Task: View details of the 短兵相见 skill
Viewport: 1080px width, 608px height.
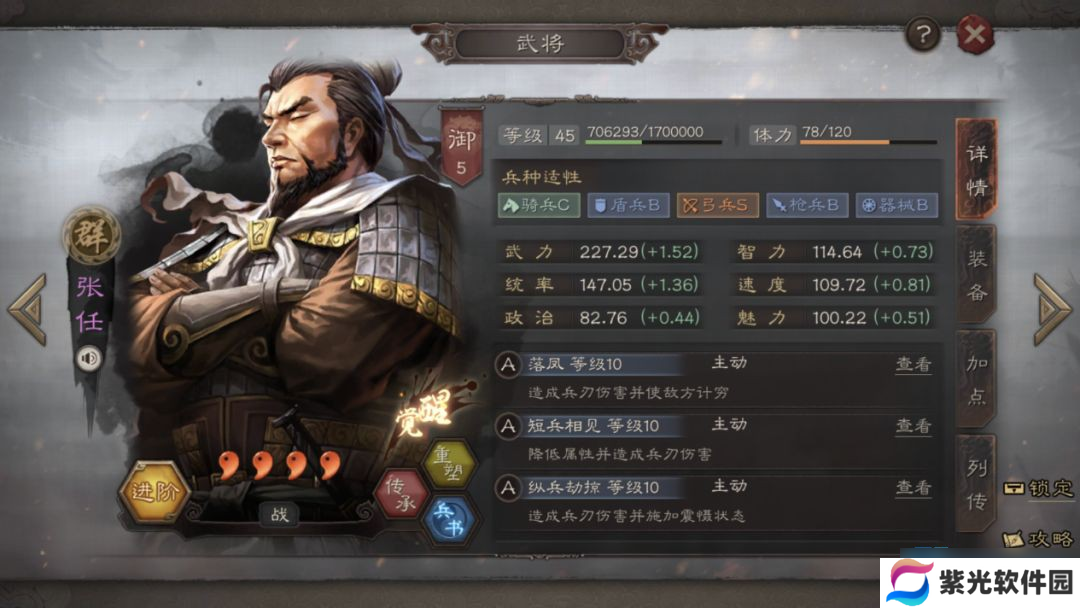Action: [912, 426]
